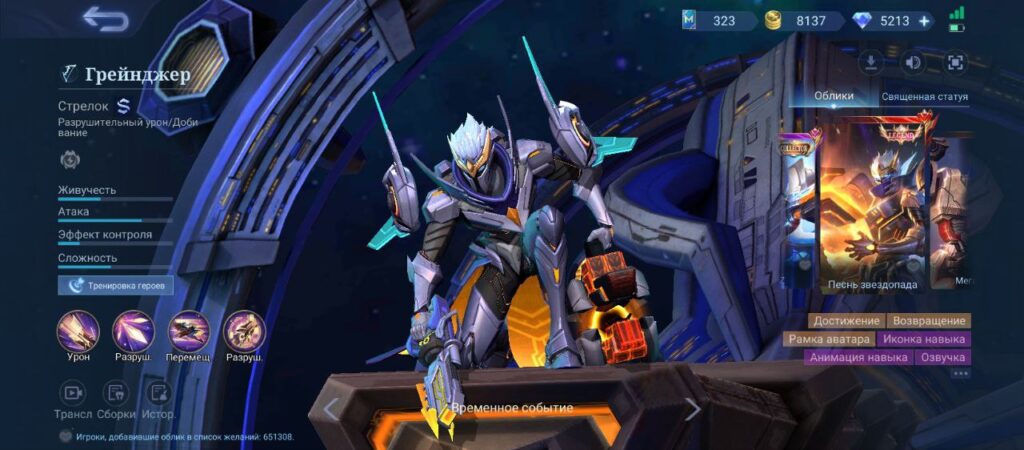Viewport: 1024px width, 450px height.
Task: Tap the download resources icon
Action: point(871,62)
